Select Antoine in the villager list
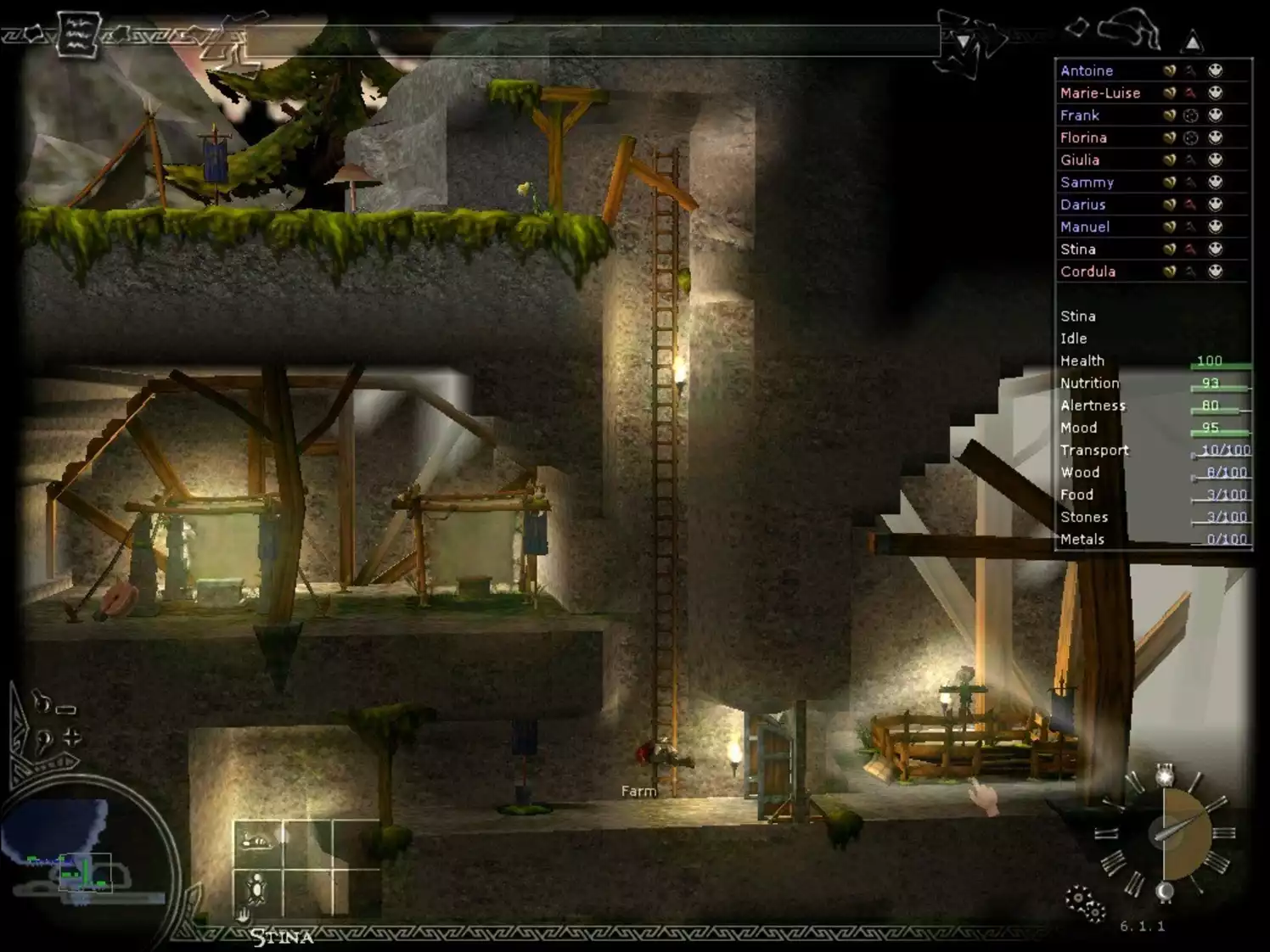The height and width of the screenshot is (952, 1270). pos(1087,70)
